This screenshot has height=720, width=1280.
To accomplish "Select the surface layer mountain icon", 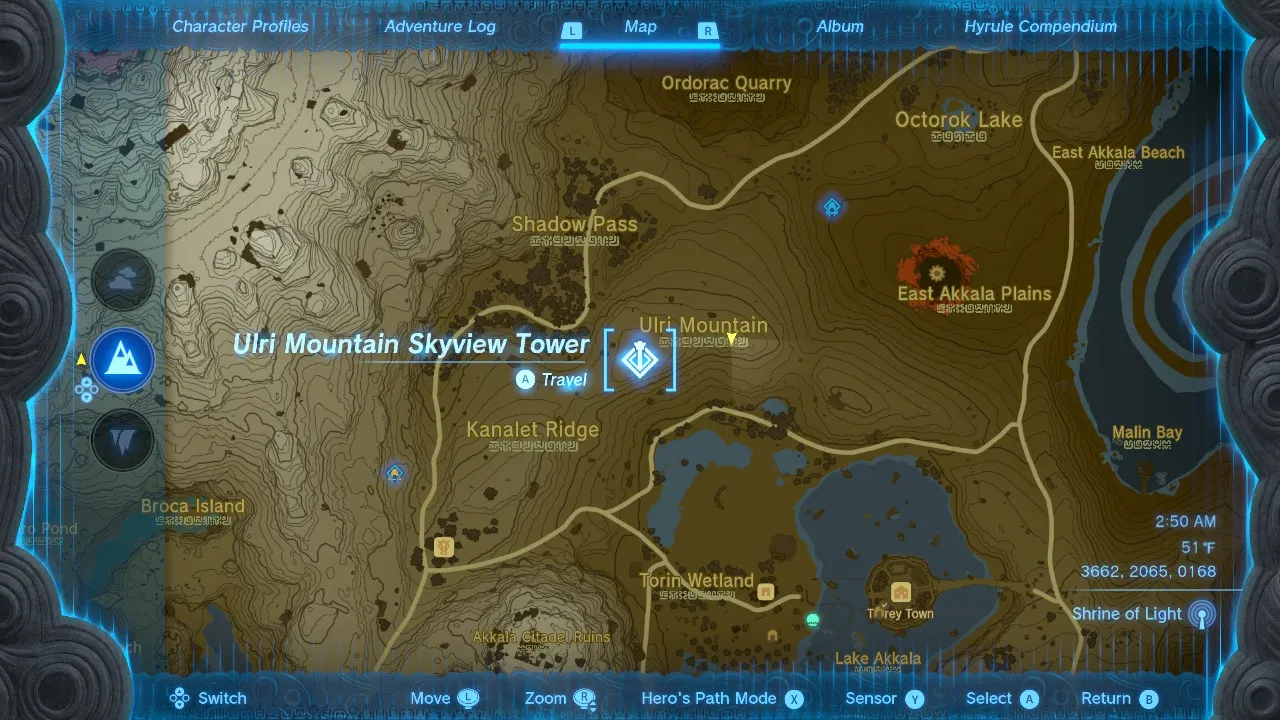I will point(123,359).
